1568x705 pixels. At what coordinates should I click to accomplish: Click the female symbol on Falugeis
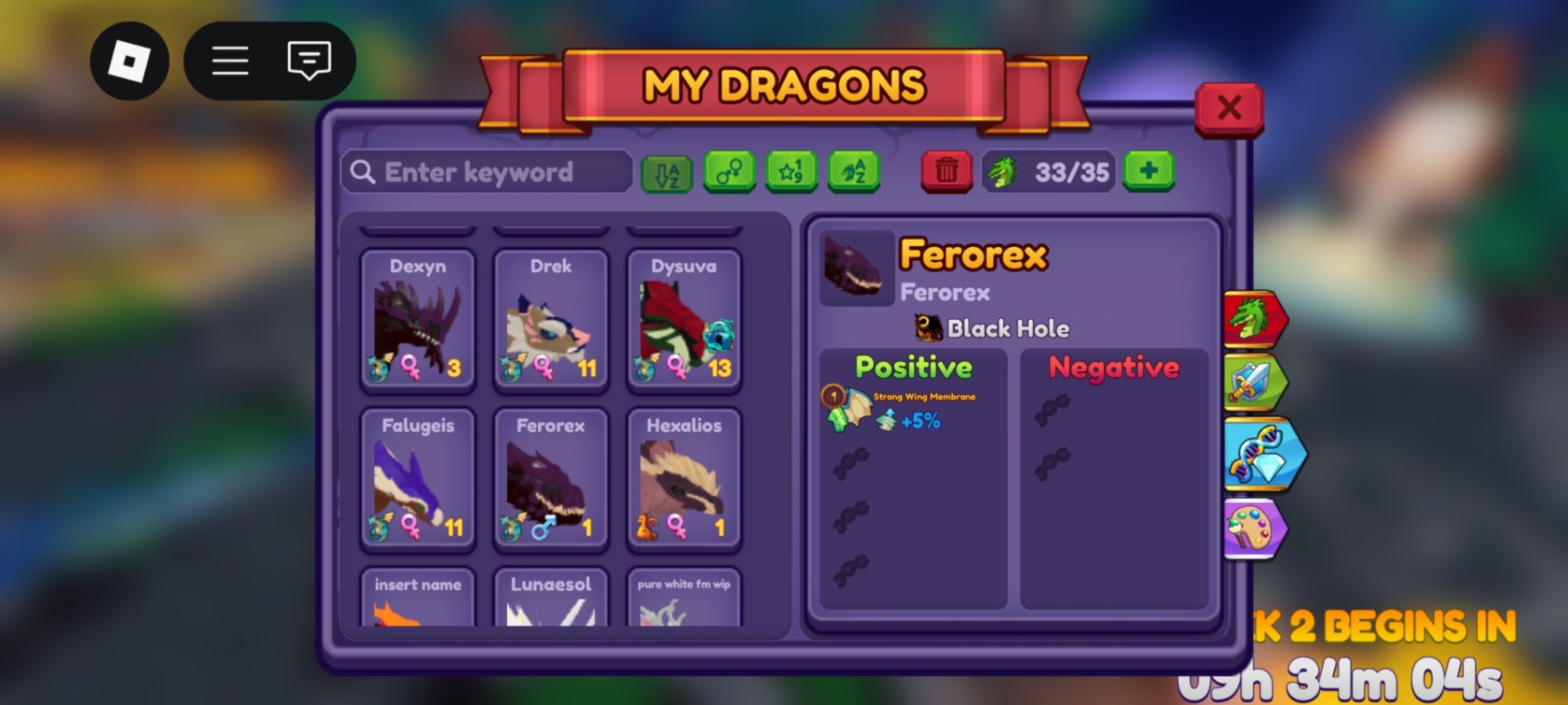click(x=412, y=527)
